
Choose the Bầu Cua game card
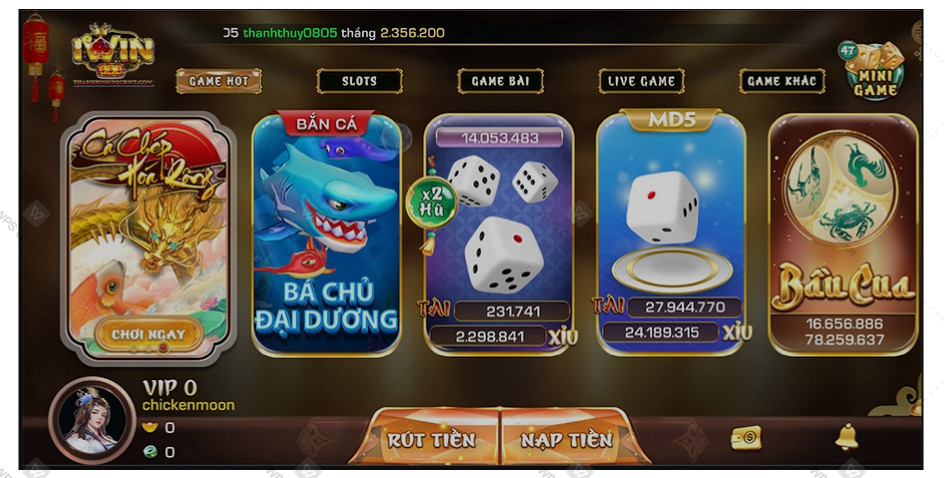click(842, 235)
